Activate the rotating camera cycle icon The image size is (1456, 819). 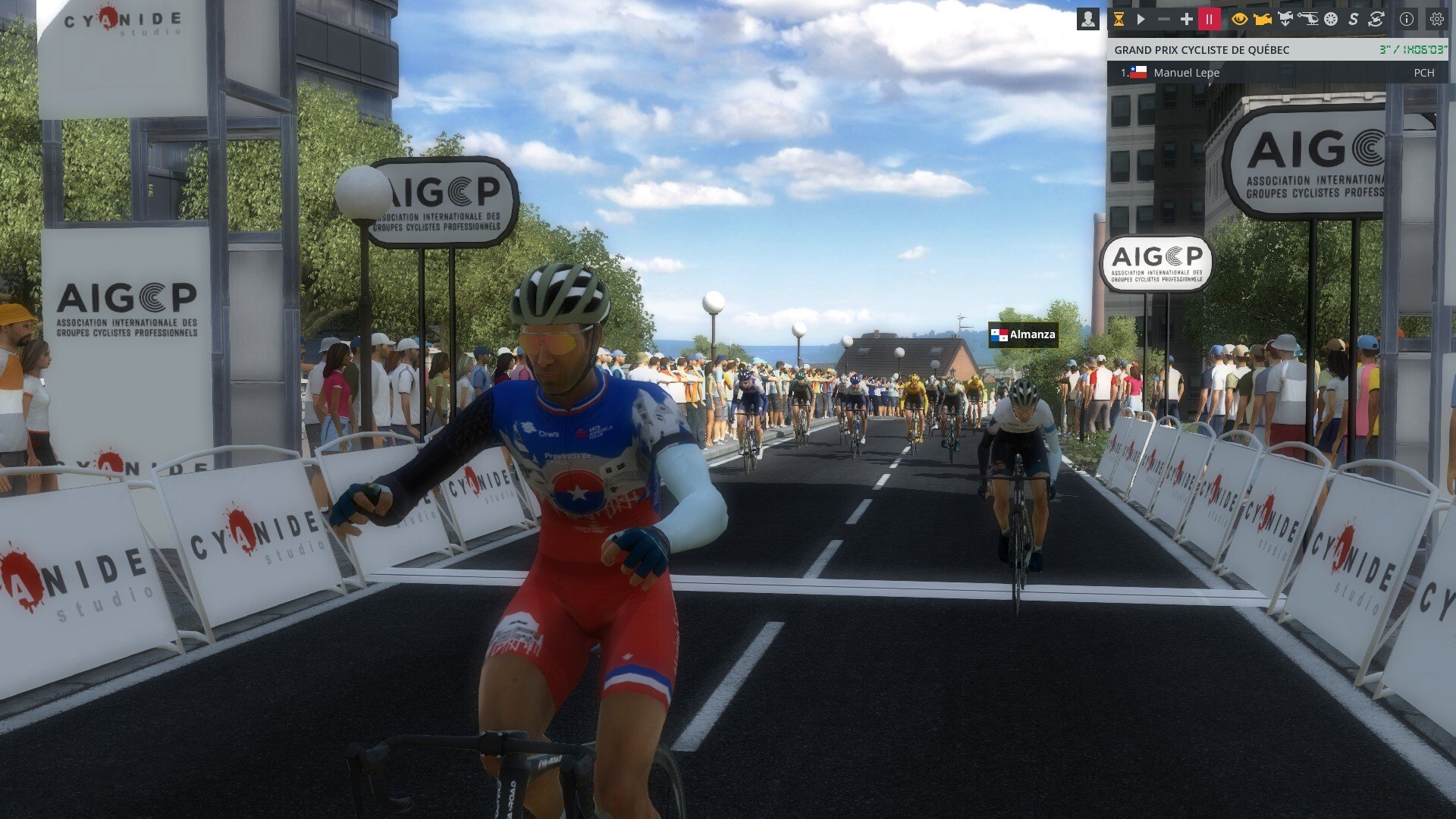click(x=1376, y=20)
